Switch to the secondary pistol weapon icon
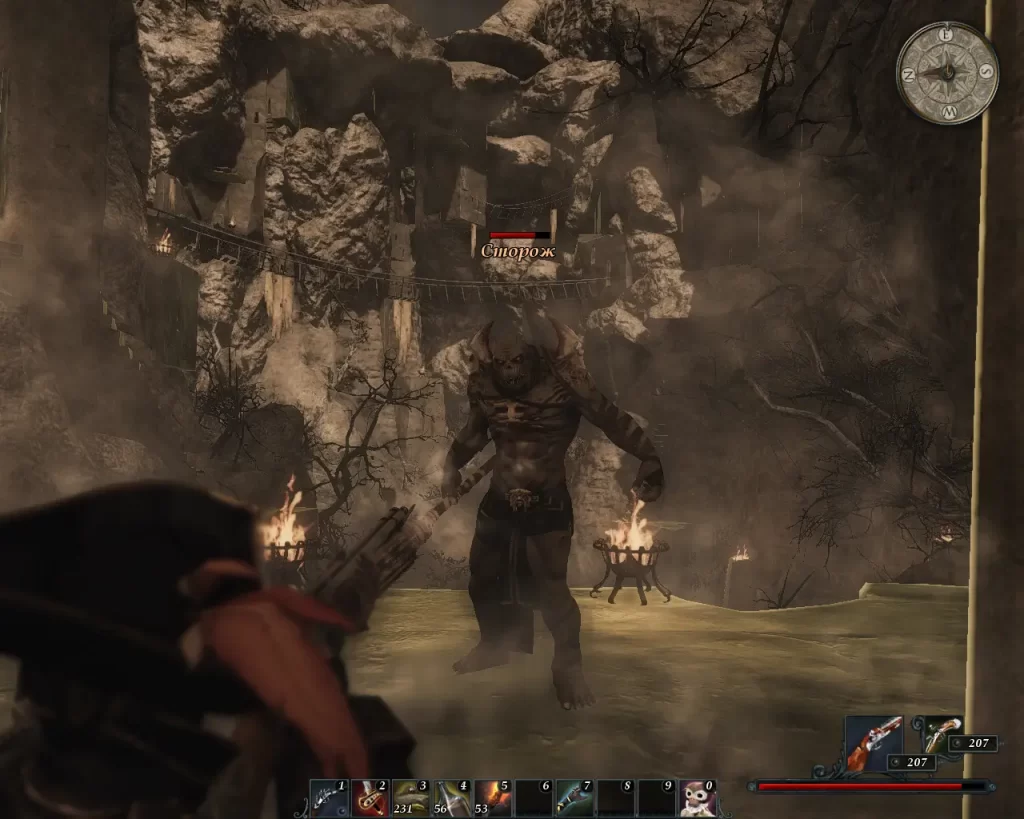 pyautogui.click(x=940, y=733)
